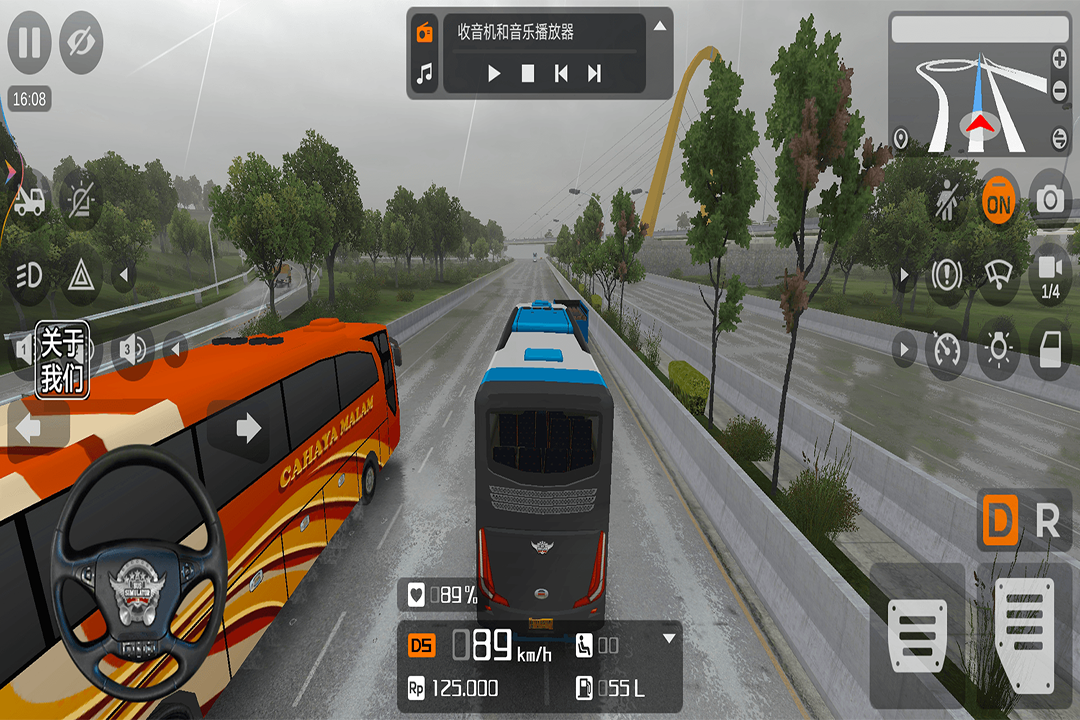Switch camera view 1/4

[1050, 273]
